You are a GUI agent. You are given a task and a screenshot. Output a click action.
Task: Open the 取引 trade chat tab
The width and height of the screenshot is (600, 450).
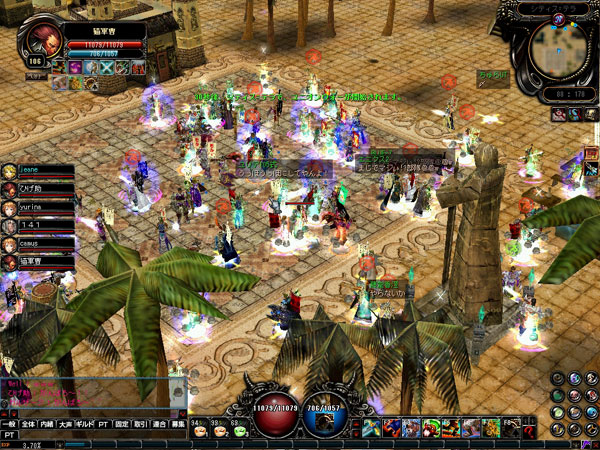(x=141, y=425)
